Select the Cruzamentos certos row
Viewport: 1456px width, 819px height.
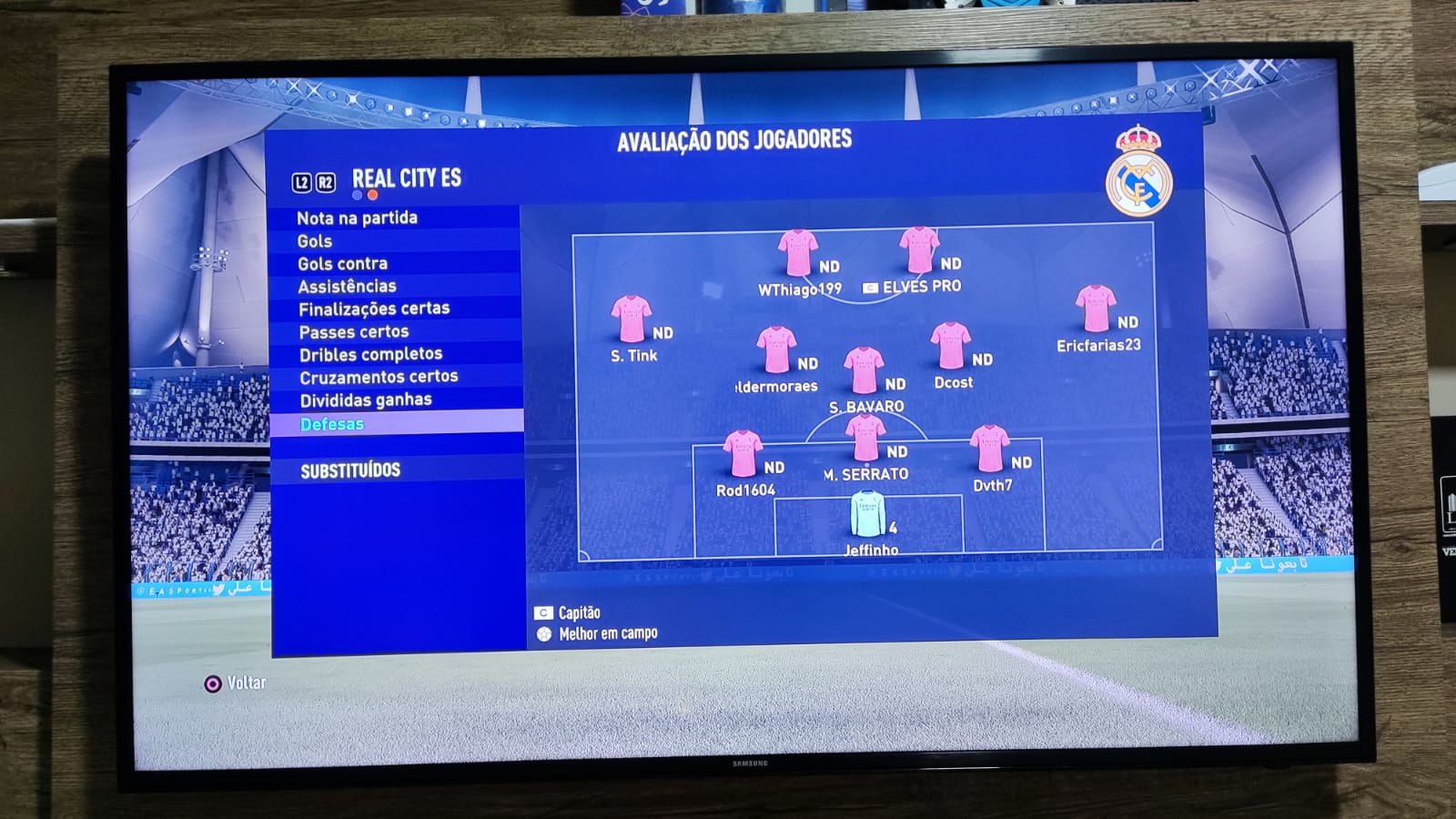pyautogui.click(x=379, y=377)
